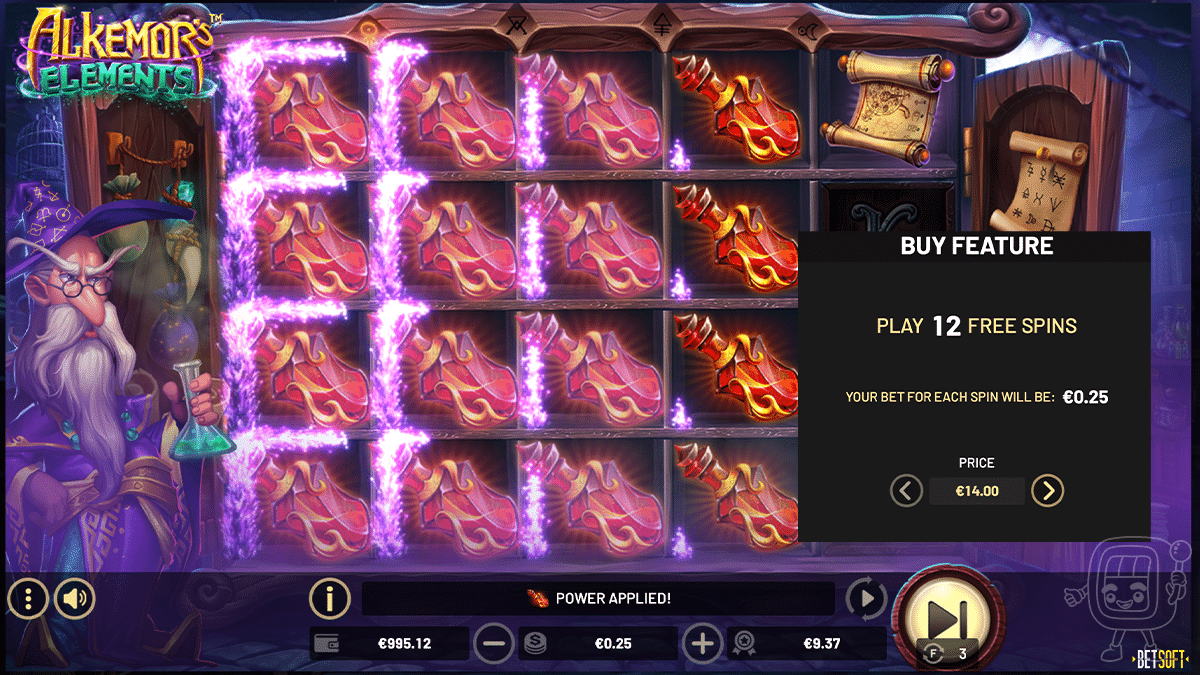Screen dimensions: 1200x675
Task: Open the three-dot options menu
Action: point(28,599)
